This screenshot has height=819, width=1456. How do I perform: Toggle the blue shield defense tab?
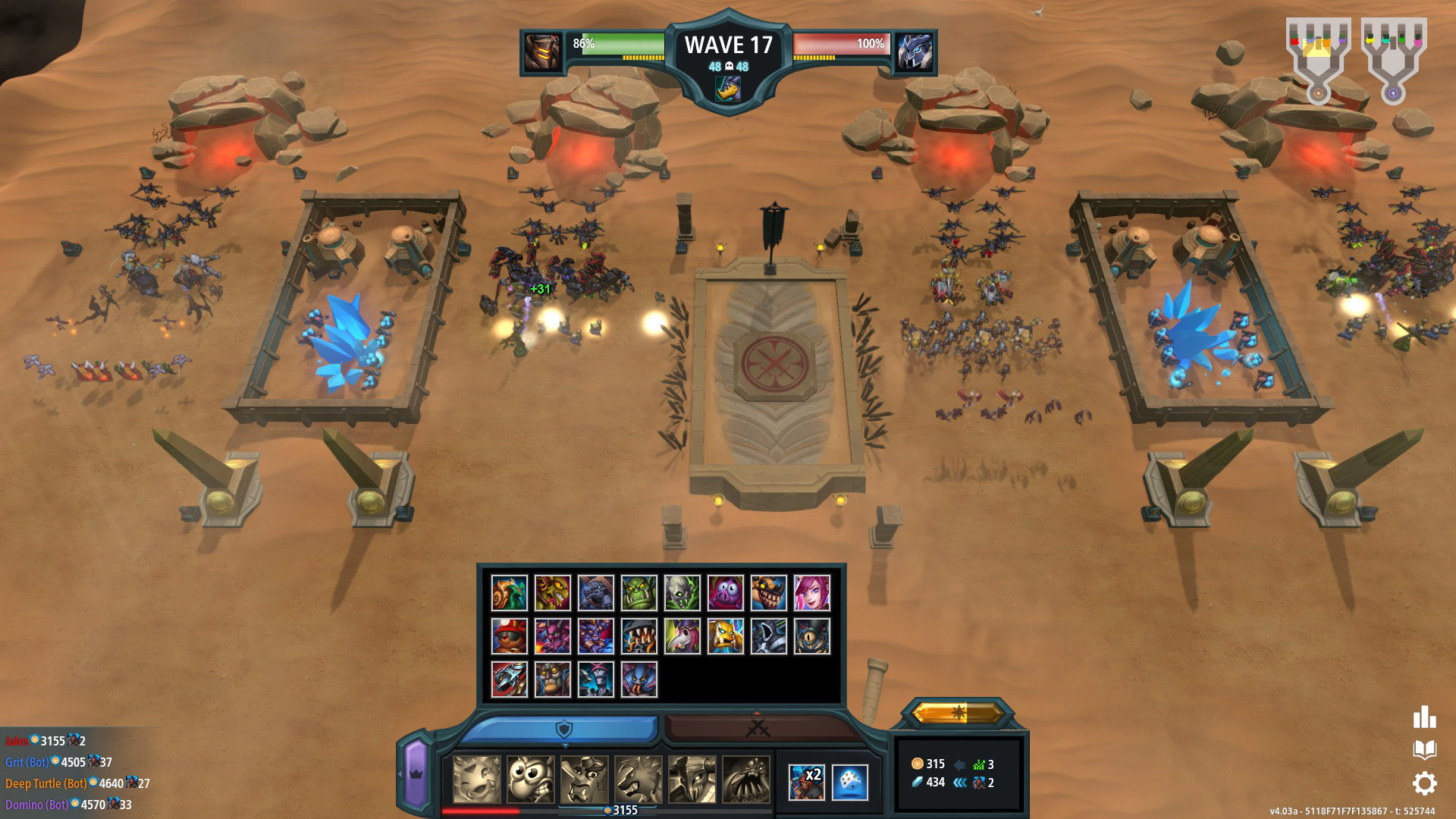565,729
